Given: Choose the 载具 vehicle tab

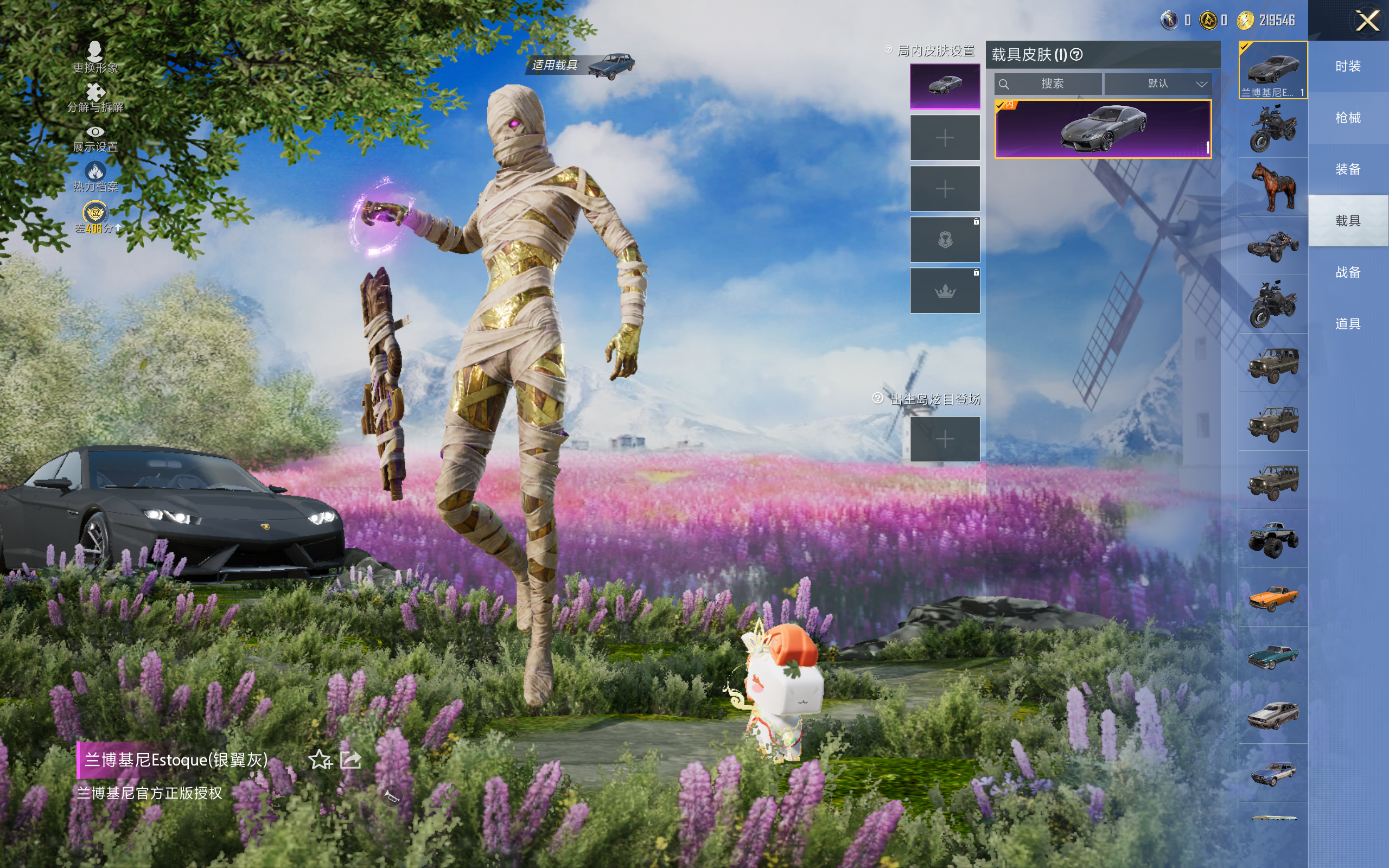Looking at the screenshot, I should [1348, 221].
